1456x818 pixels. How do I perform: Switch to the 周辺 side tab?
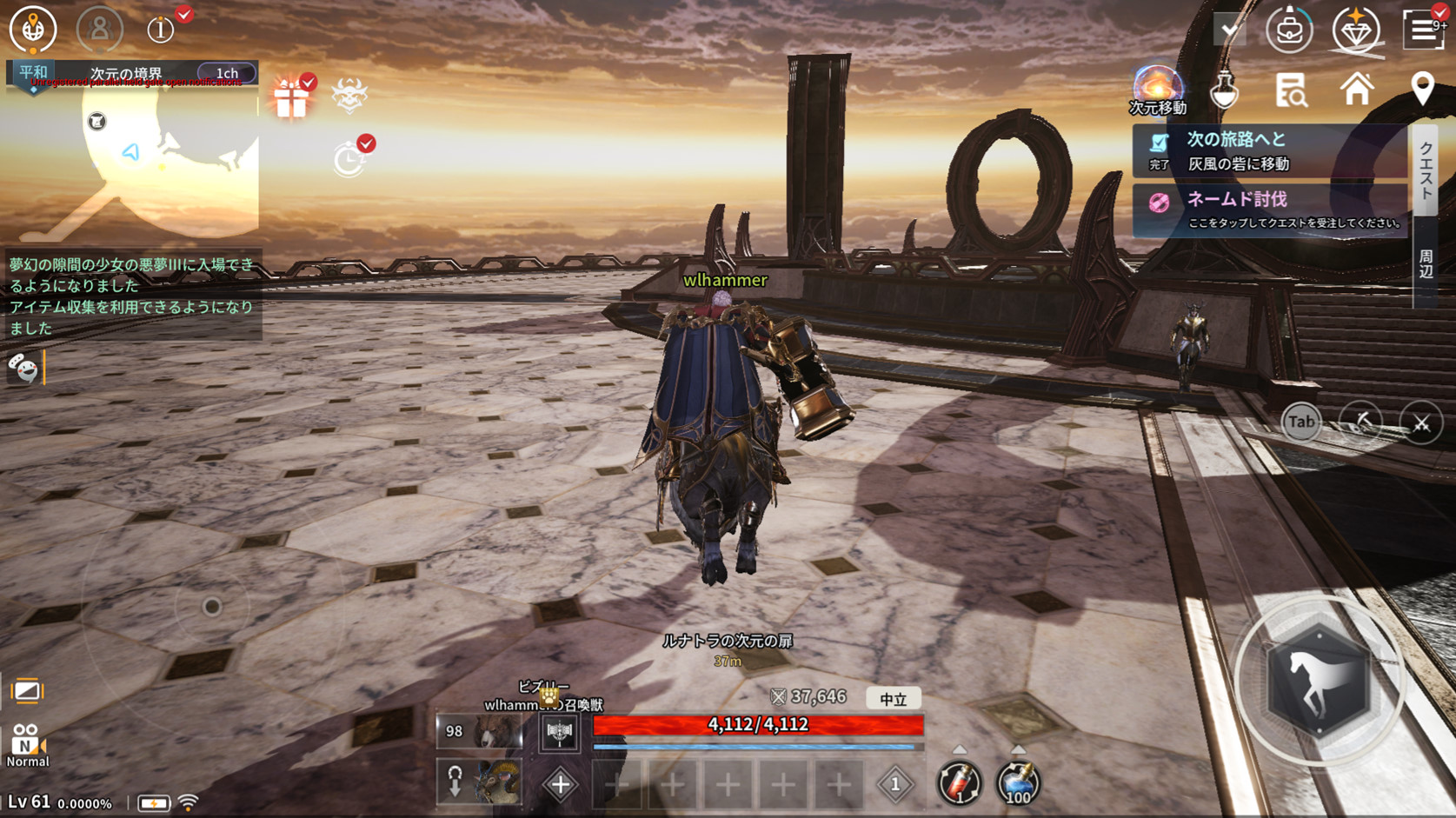[1426, 263]
